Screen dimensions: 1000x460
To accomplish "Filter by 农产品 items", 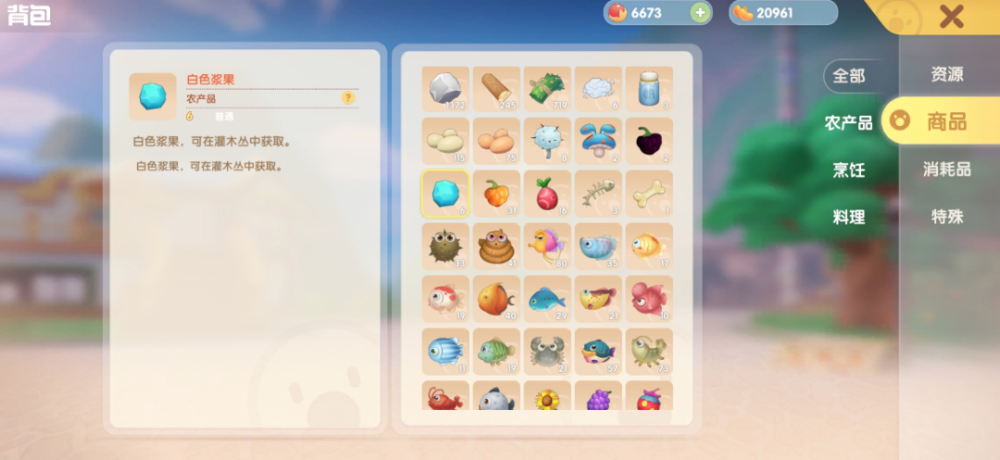I will tap(848, 123).
